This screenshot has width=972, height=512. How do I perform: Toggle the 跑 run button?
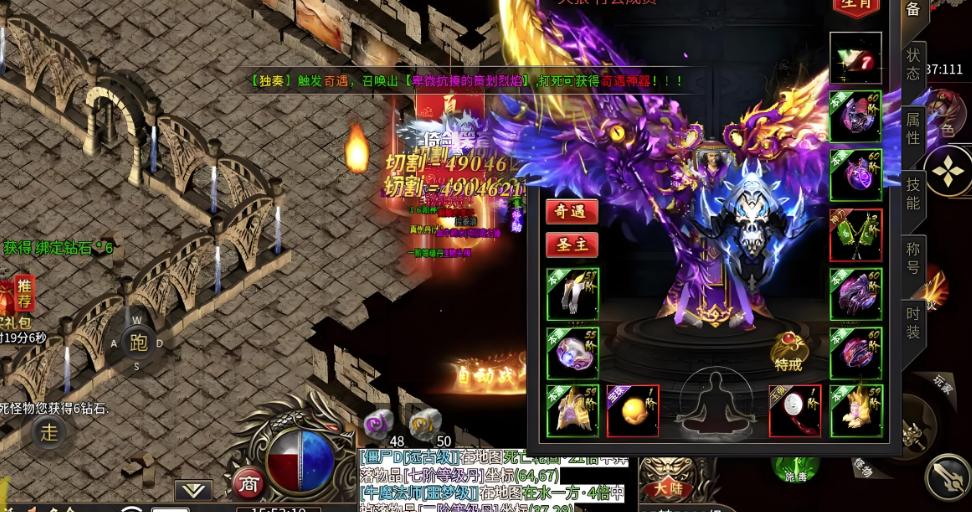pos(137,343)
